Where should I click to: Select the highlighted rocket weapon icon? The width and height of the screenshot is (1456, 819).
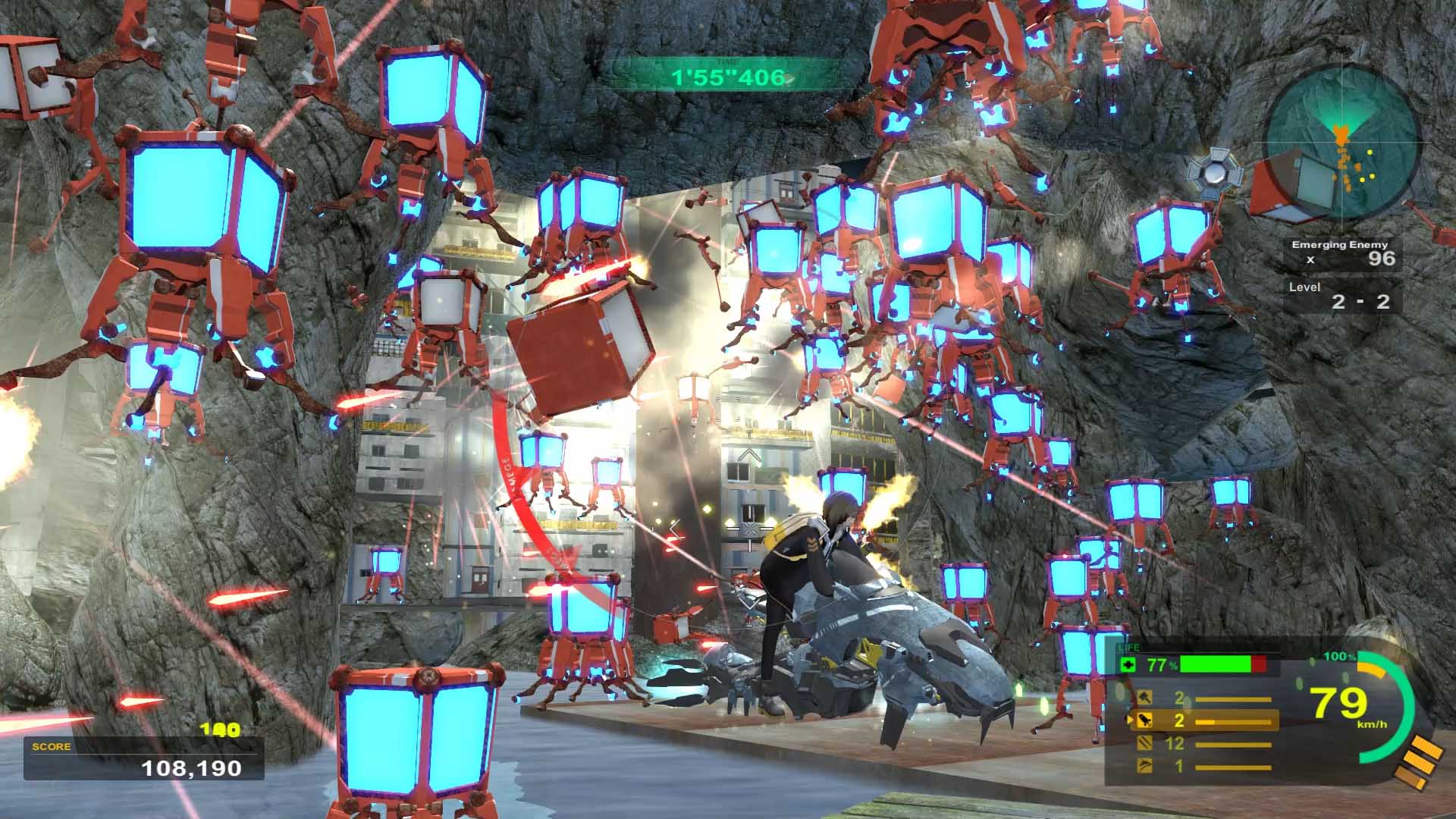(1145, 720)
